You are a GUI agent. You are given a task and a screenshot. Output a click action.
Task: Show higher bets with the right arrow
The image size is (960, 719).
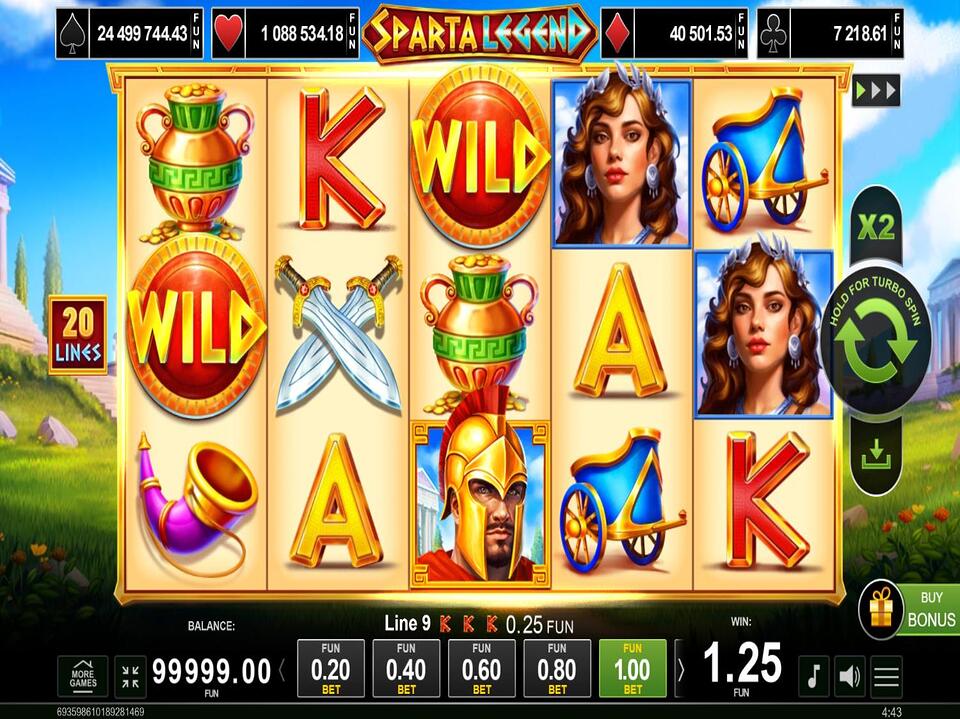pyautogui.click(x=681, y=669)
